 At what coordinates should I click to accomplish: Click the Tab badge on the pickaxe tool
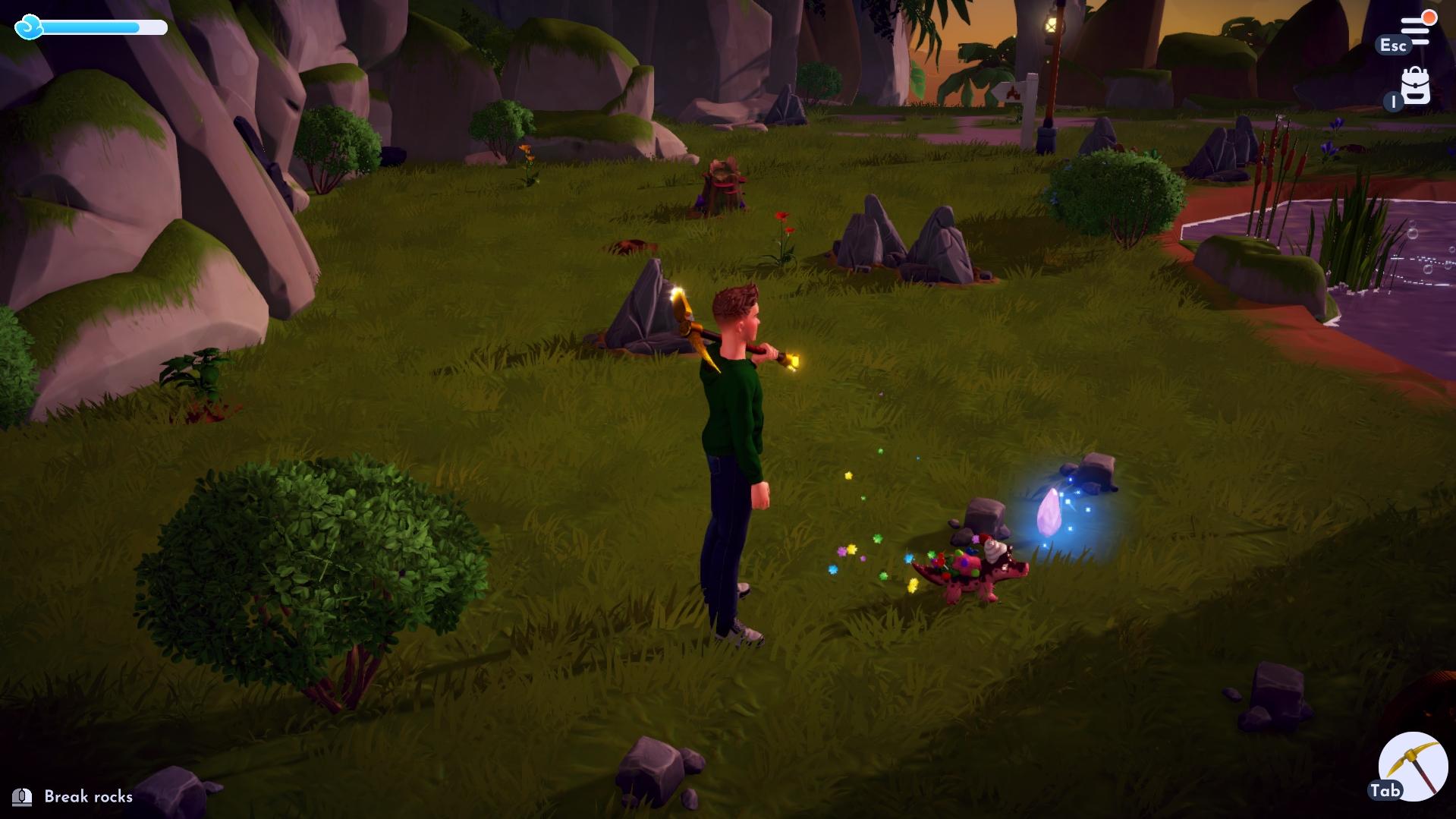[x=1385, y=790]
